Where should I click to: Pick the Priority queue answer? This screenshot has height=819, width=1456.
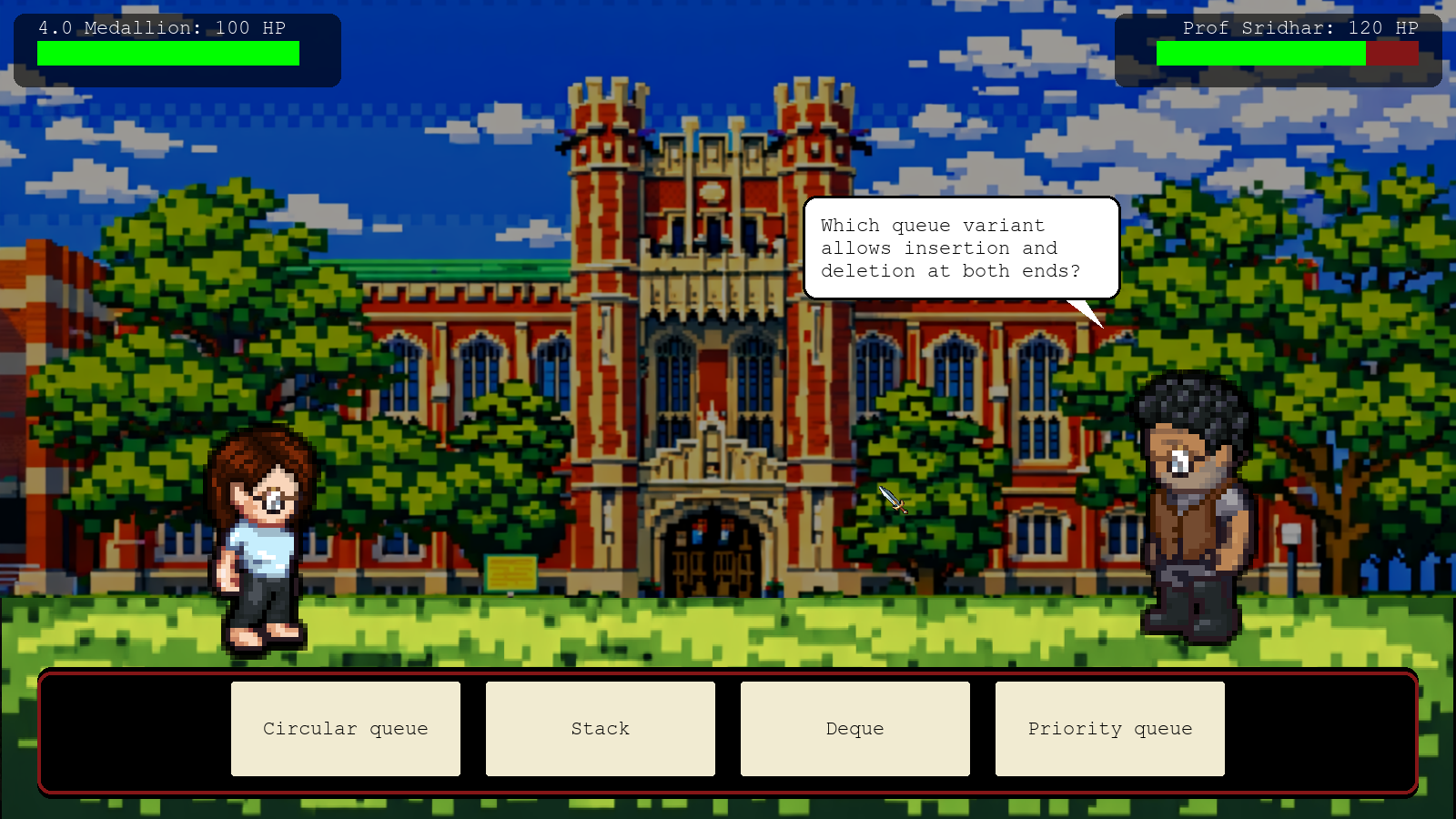coord(1110,729)
